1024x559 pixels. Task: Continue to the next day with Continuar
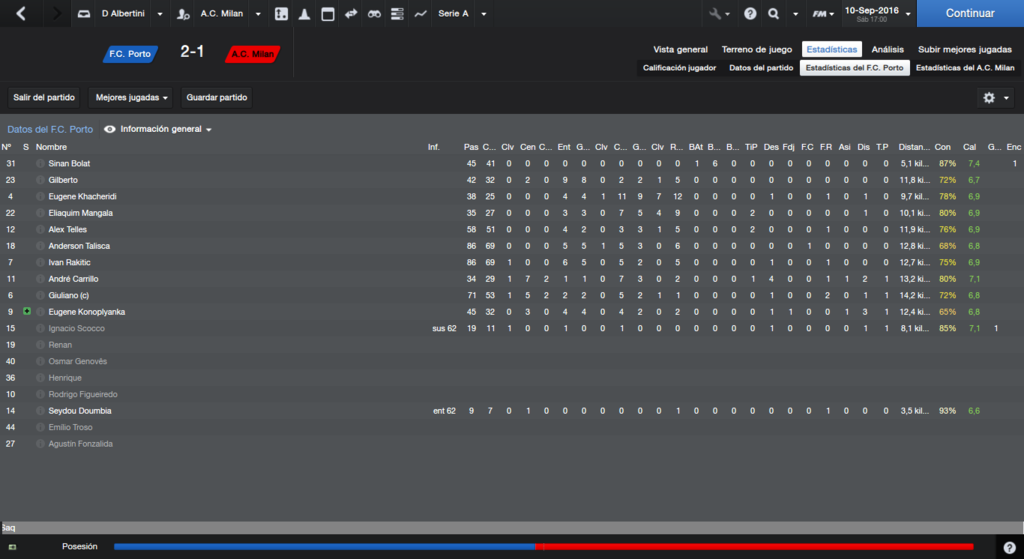tap(969, 14)
